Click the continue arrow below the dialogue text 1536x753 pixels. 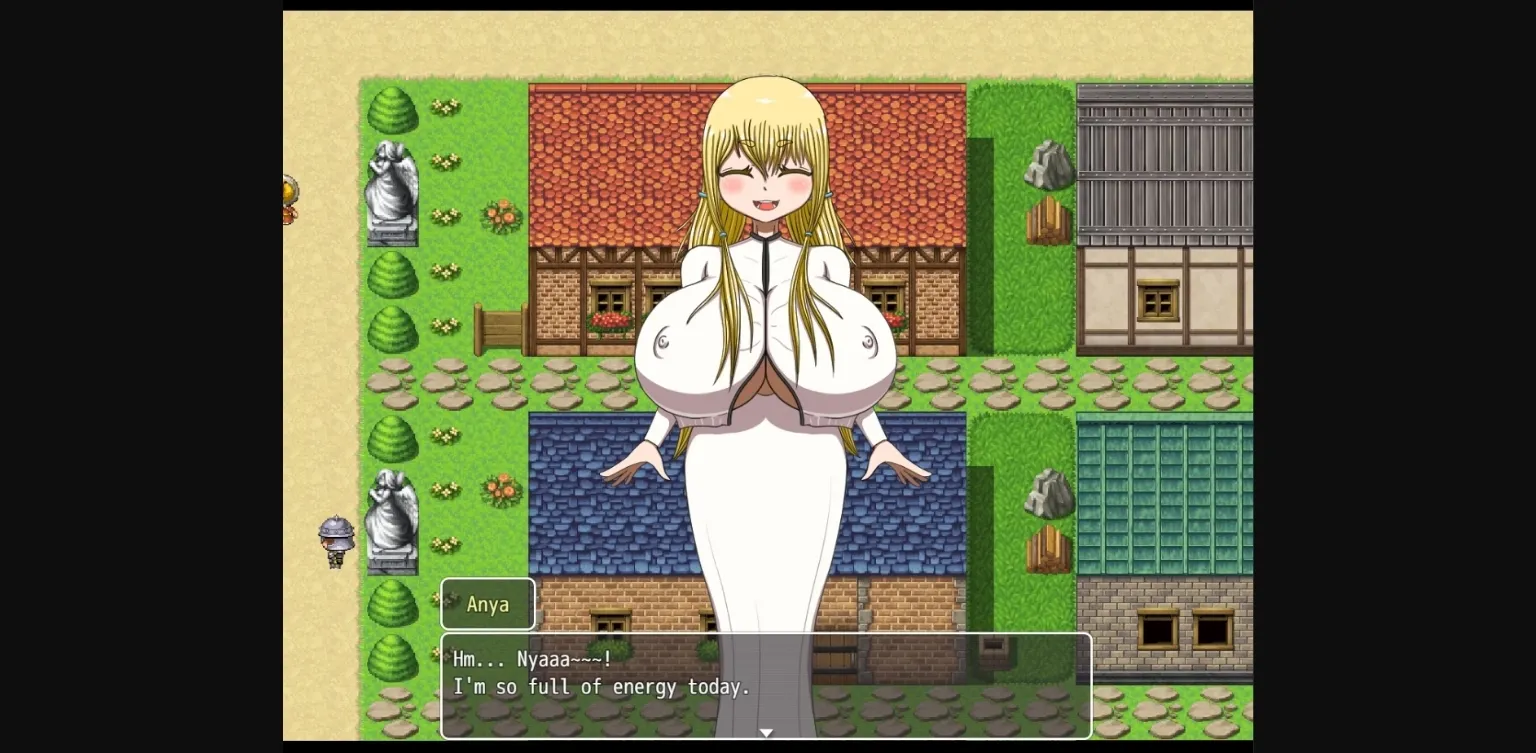tap(766, 733)
